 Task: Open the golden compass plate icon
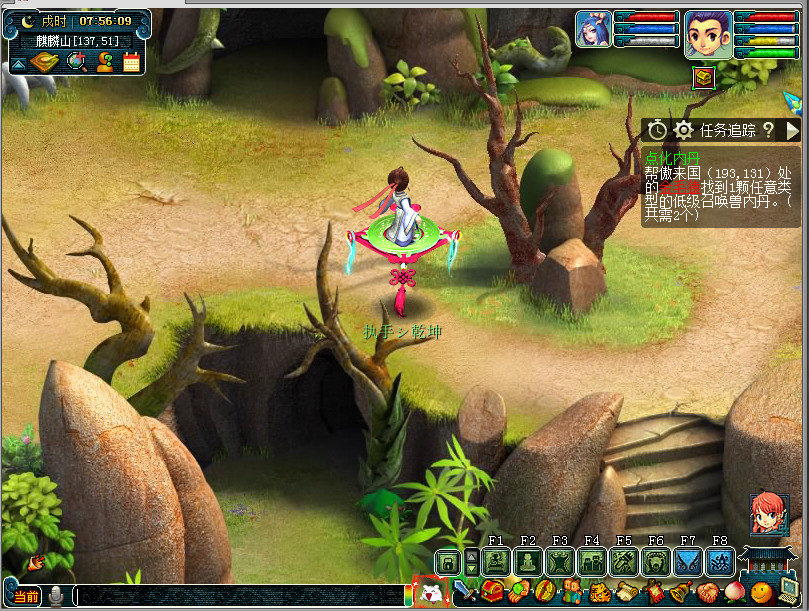tap(46, 62)
